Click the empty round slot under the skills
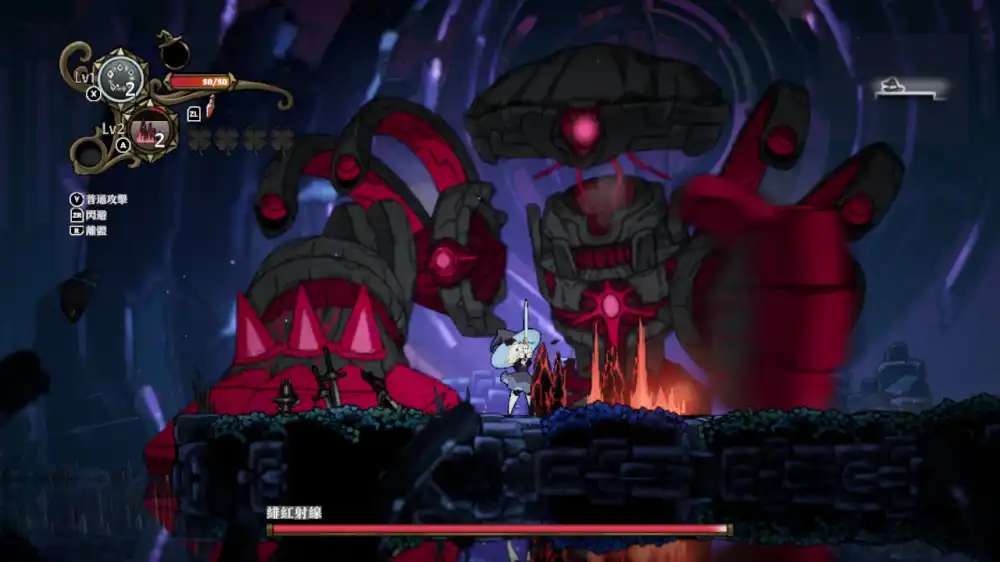 click(x=90, y=154)
